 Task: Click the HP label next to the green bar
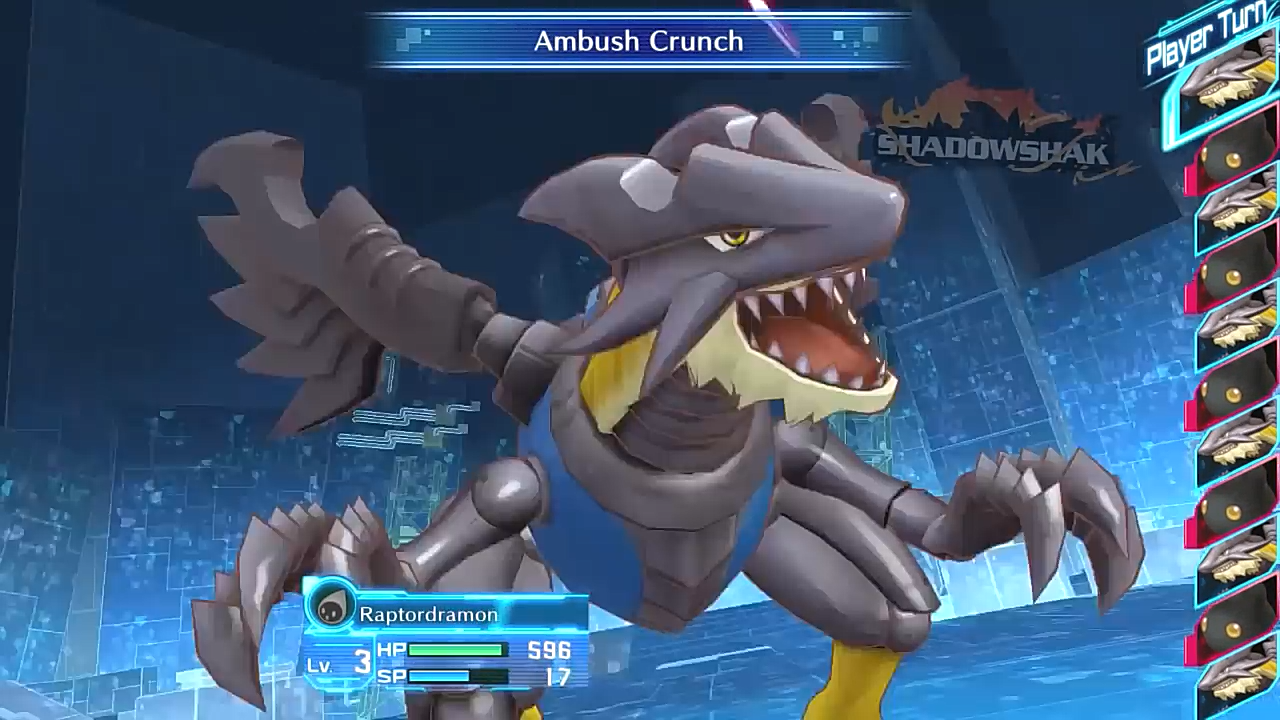(x=393, y=650)
